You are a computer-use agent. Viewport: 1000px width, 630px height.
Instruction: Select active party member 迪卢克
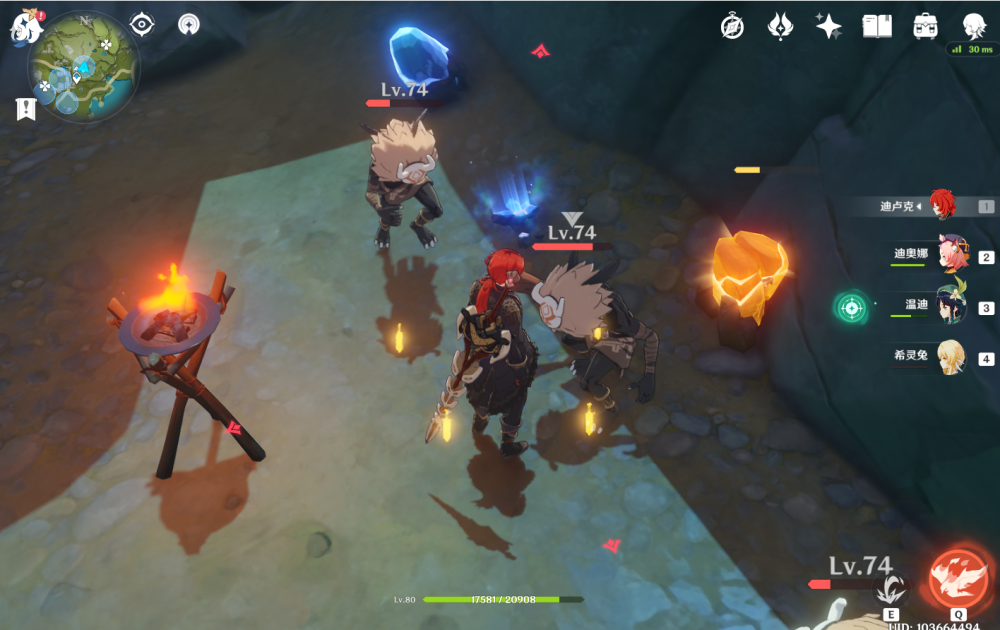point(942,206)
